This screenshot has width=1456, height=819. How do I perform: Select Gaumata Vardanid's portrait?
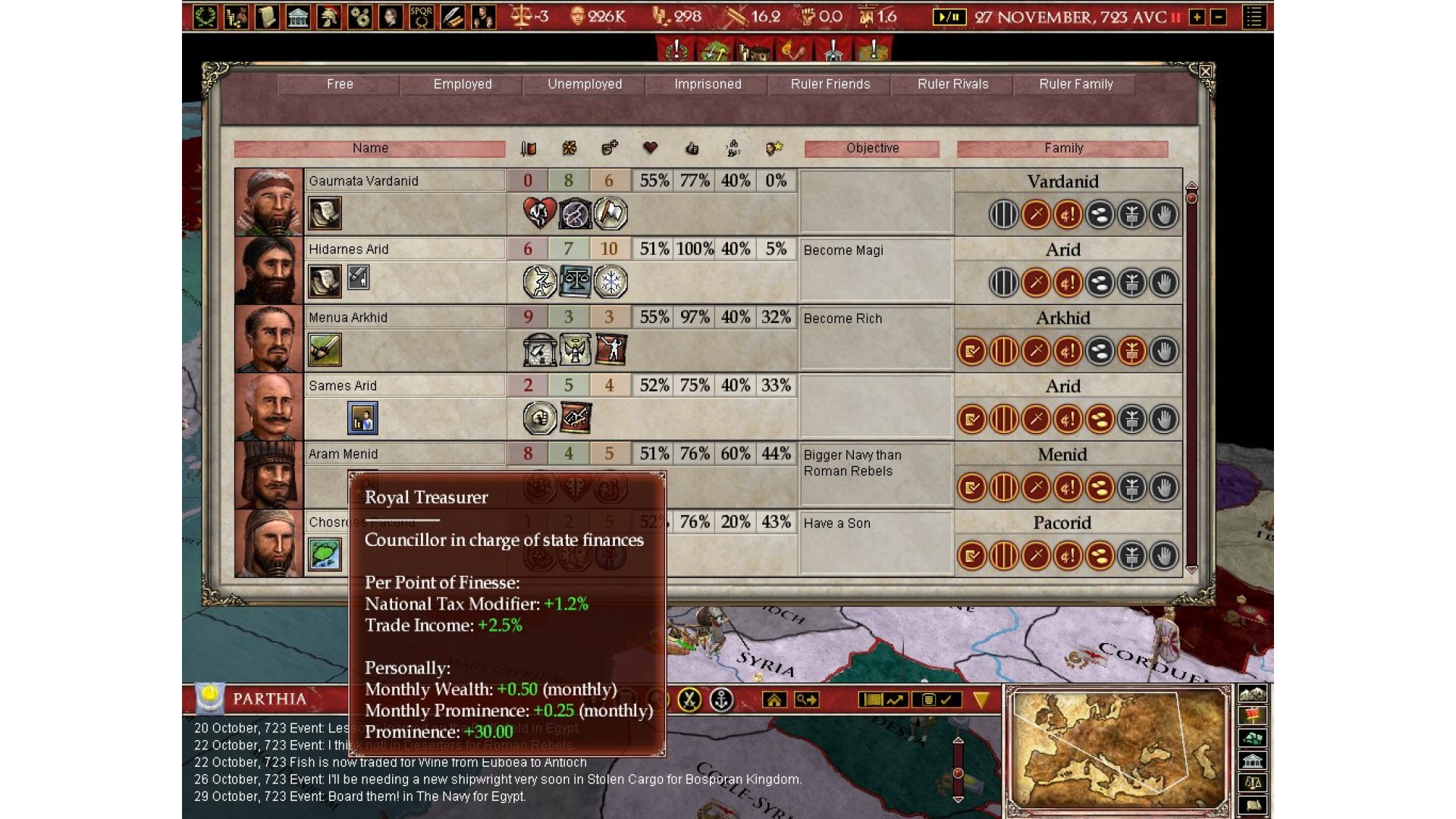[x=268, y=202]
